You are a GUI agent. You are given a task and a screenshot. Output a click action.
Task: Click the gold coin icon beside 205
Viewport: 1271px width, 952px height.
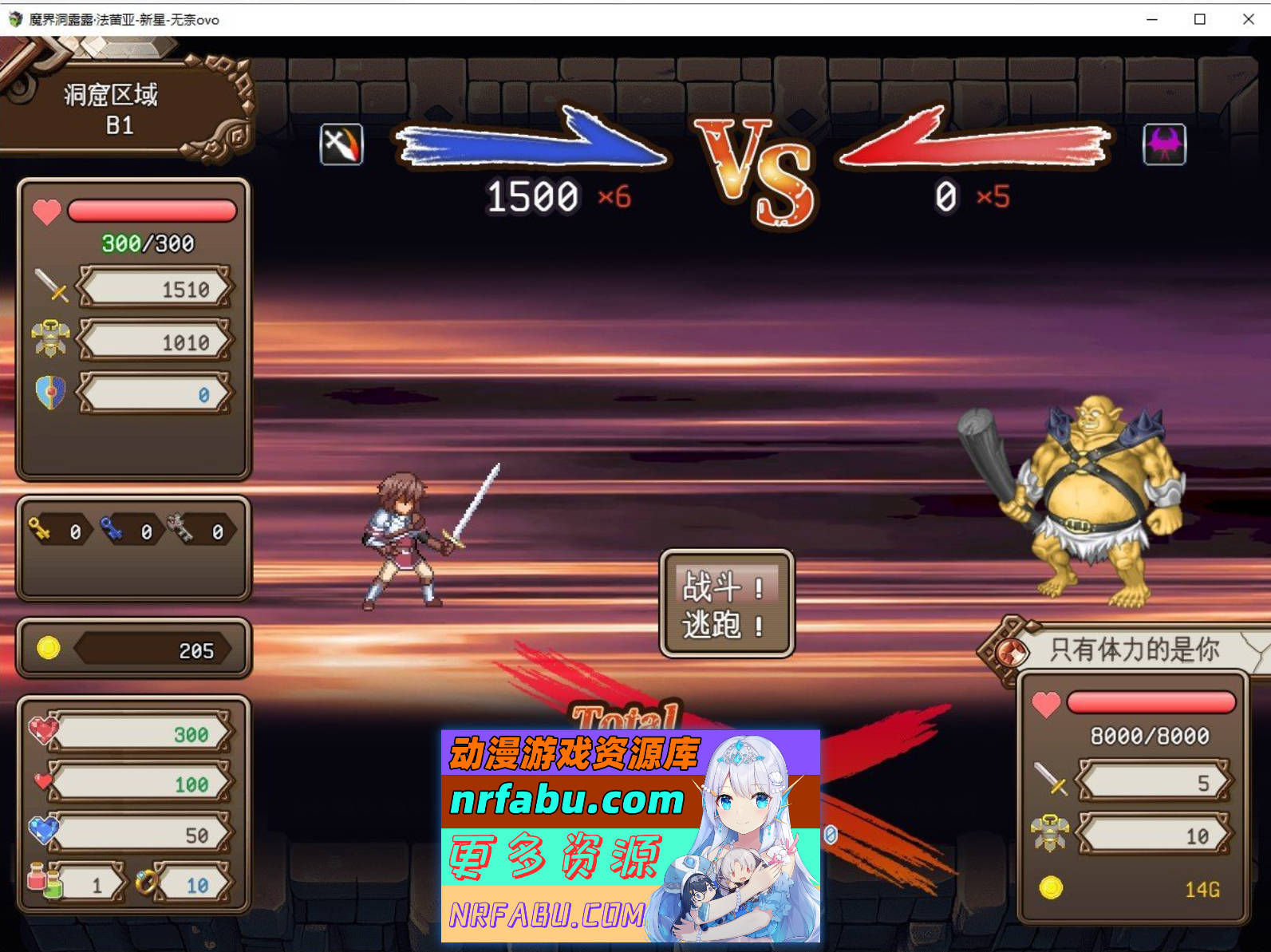[49, 649]
